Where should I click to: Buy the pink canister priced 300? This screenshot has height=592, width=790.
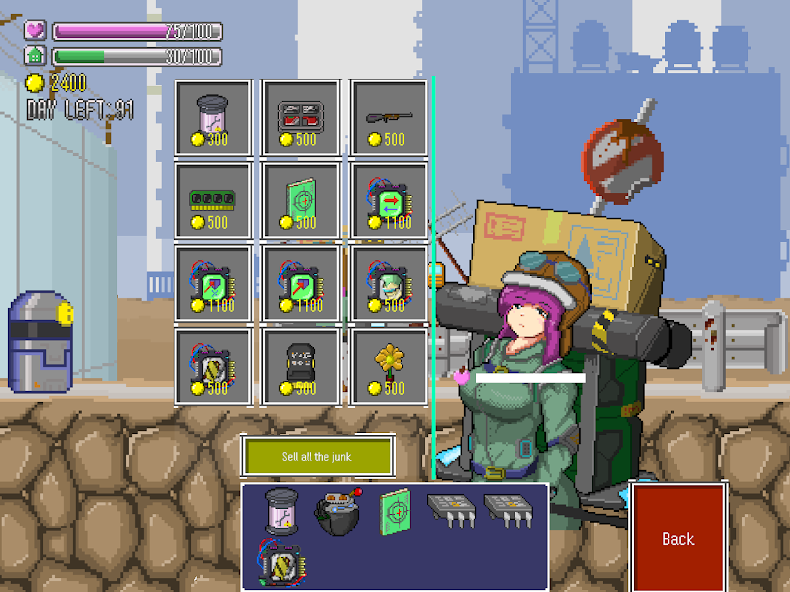click(213, 118)
